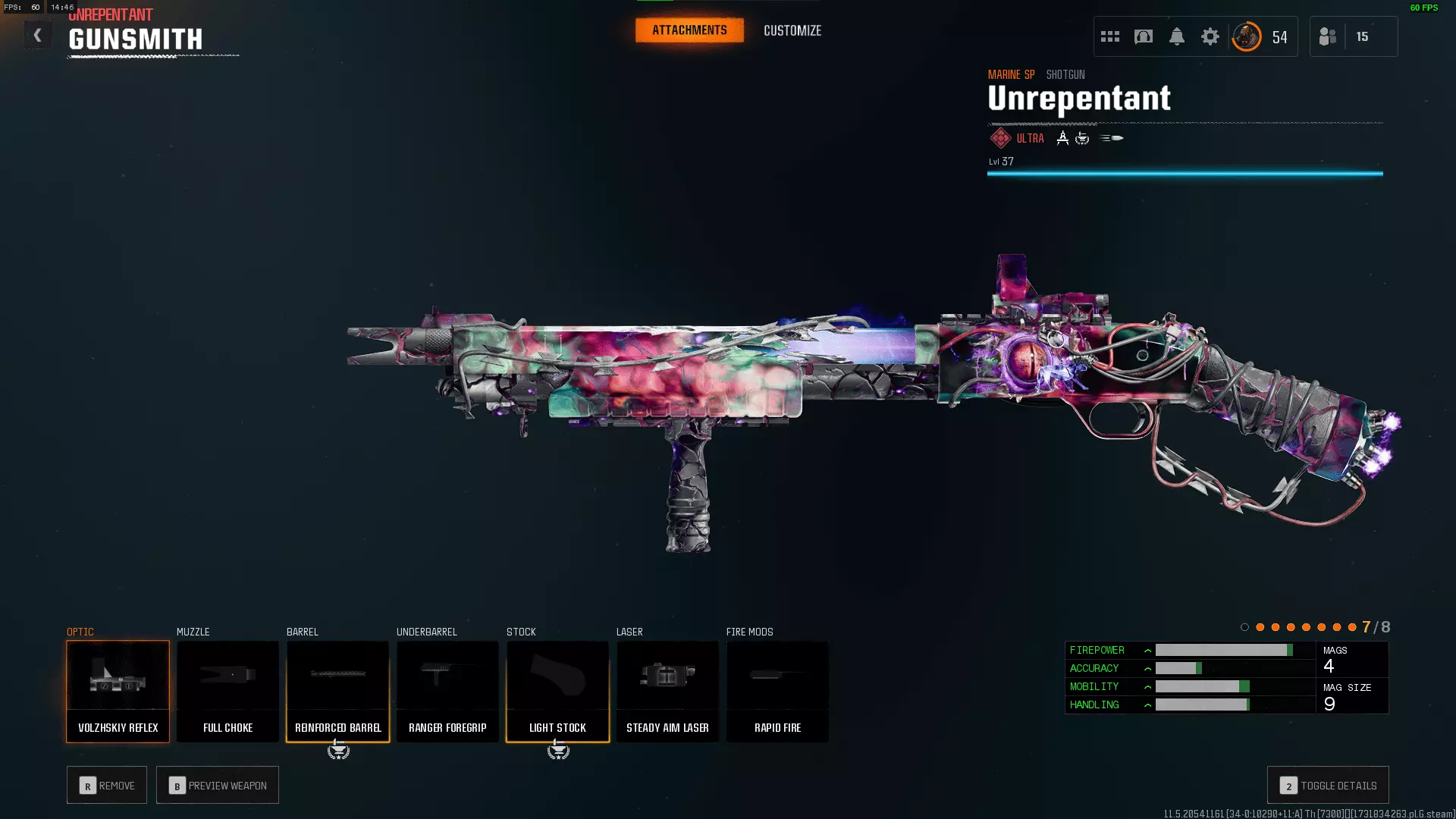Open the notifications bell

pyautogui.click(x=1177, y=36)
